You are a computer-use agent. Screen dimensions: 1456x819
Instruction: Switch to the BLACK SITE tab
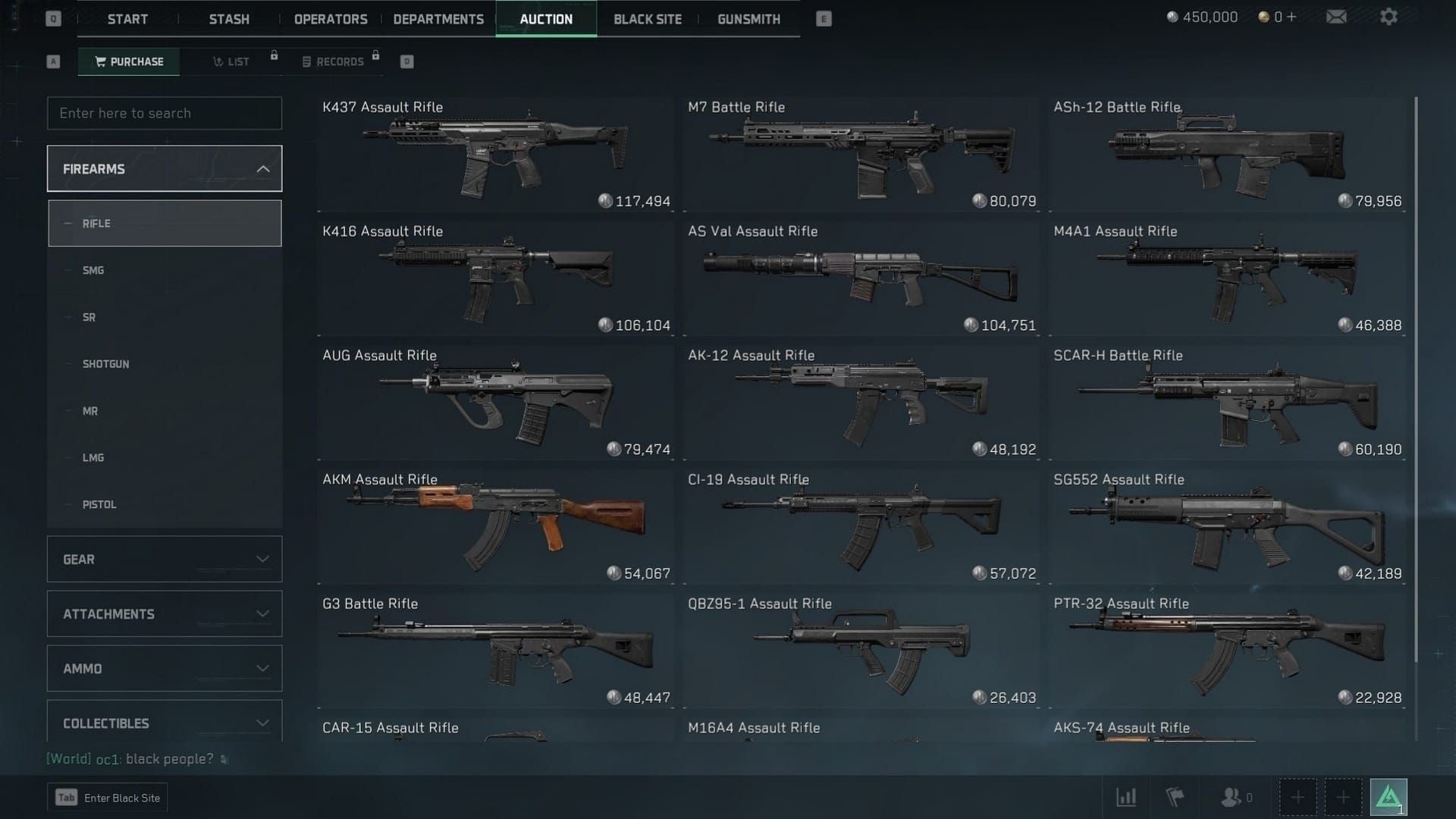click(647, 19)
